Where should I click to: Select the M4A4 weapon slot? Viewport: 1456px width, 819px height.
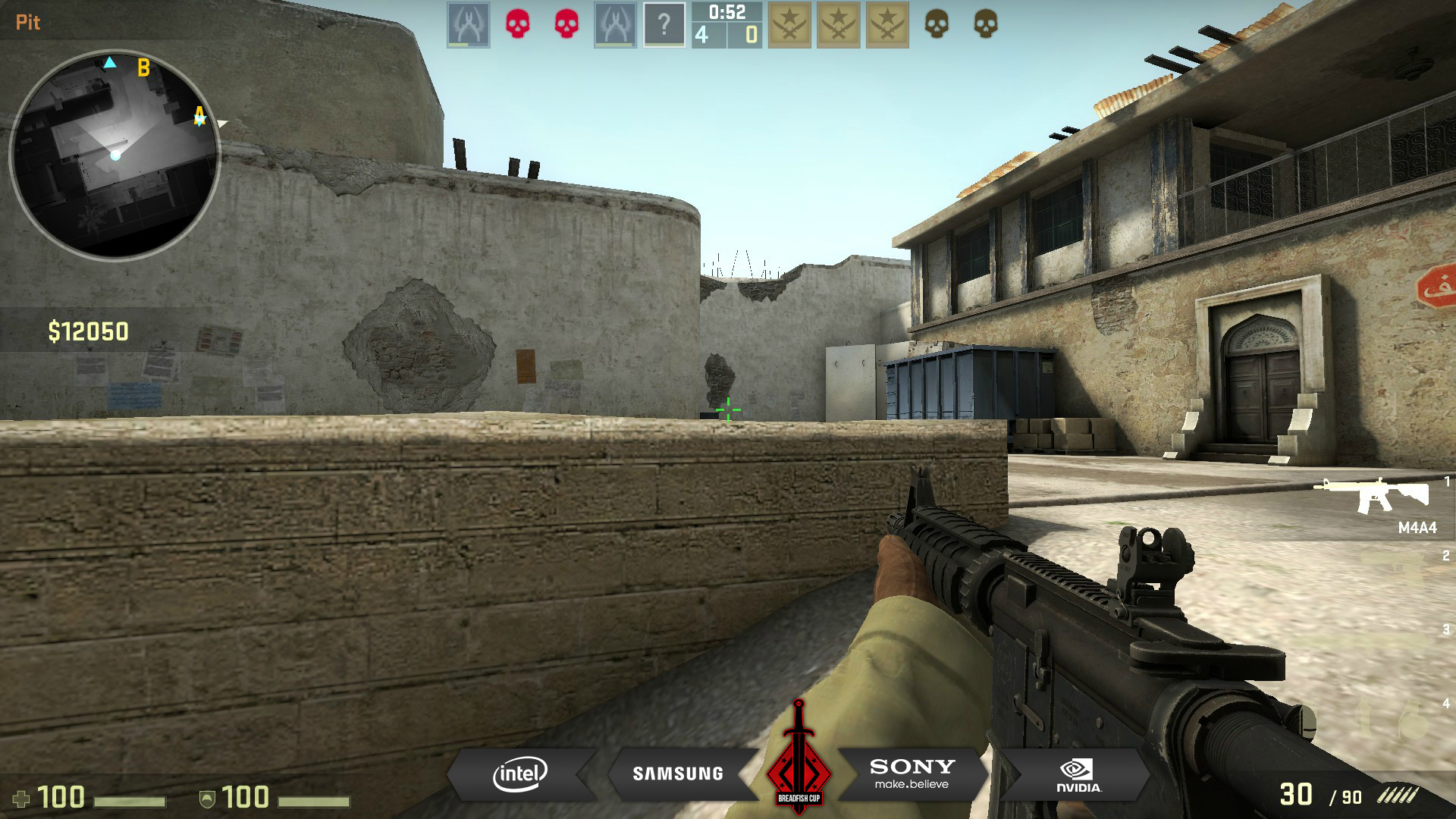1378,504
